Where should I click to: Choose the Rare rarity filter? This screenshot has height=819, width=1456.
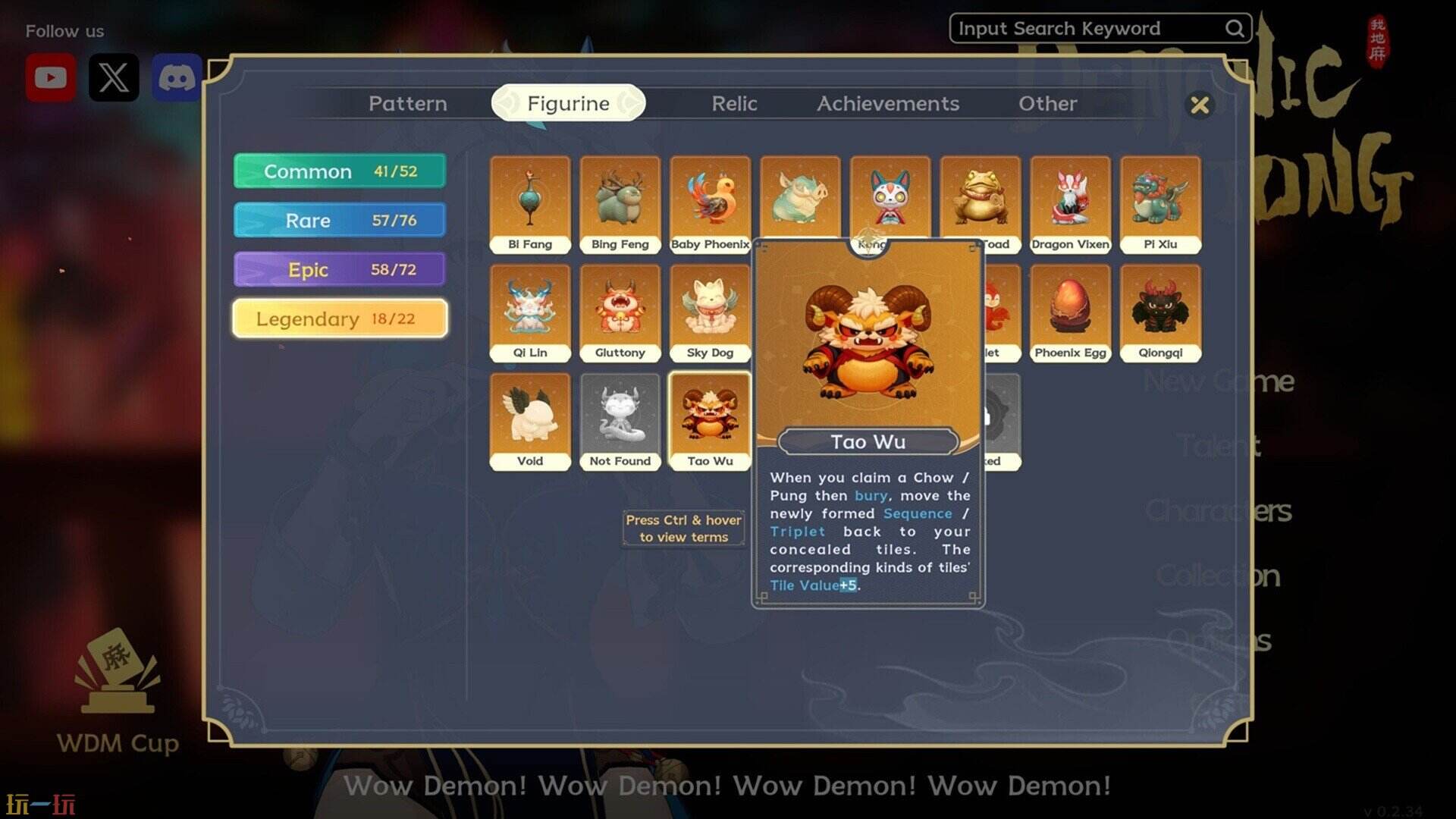pyautogui.click(x=340, y=221)
